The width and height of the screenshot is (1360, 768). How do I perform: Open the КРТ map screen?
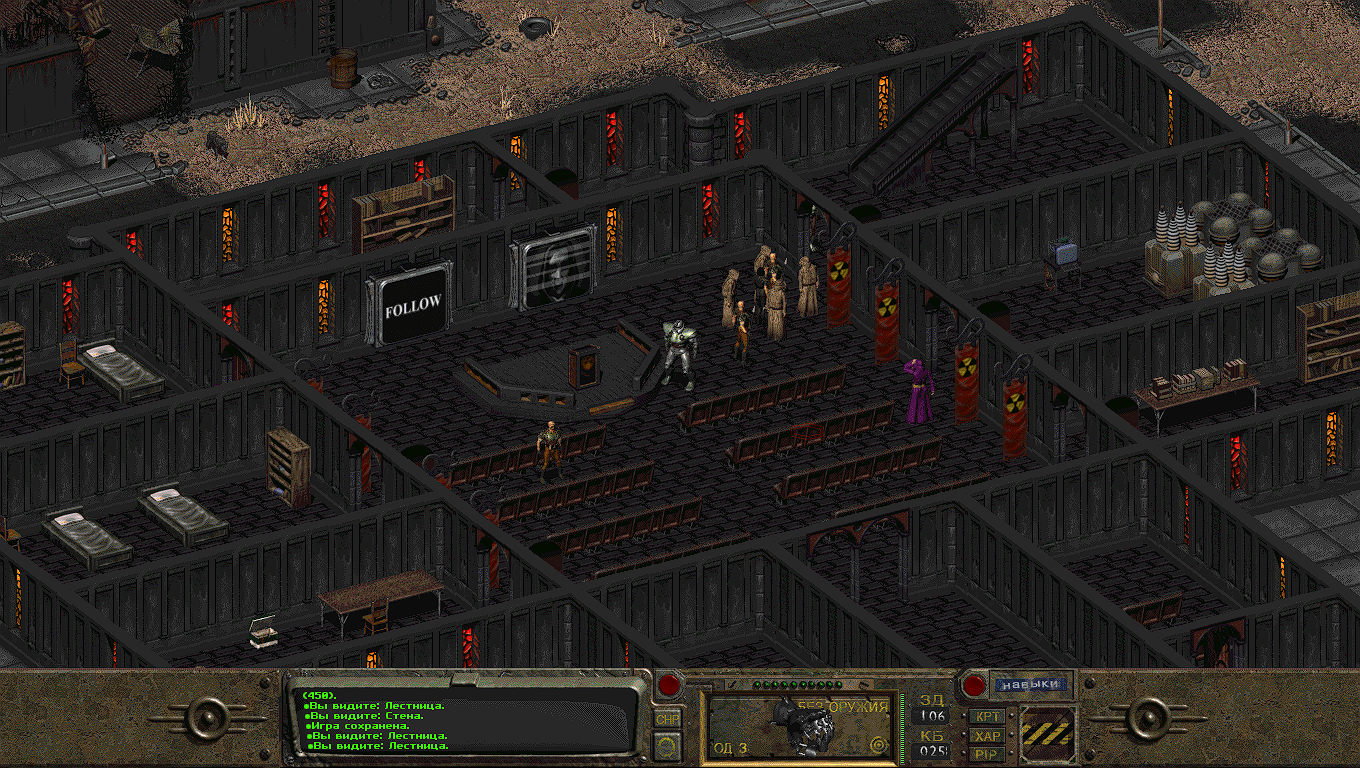[x=987, y=717]
